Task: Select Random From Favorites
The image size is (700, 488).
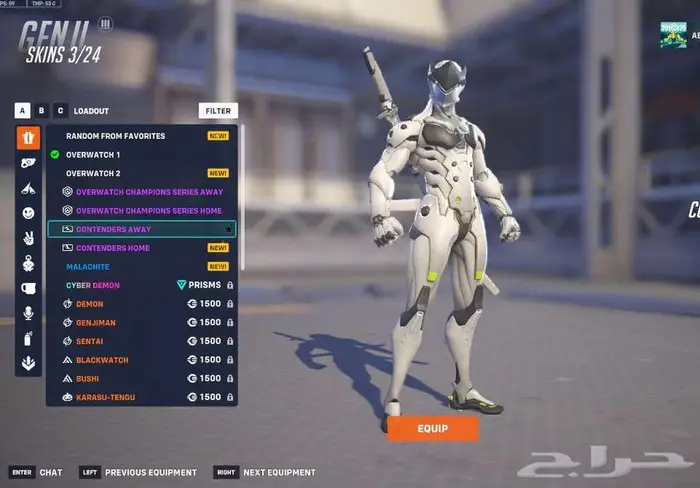Action: click(x=115, y=136)
